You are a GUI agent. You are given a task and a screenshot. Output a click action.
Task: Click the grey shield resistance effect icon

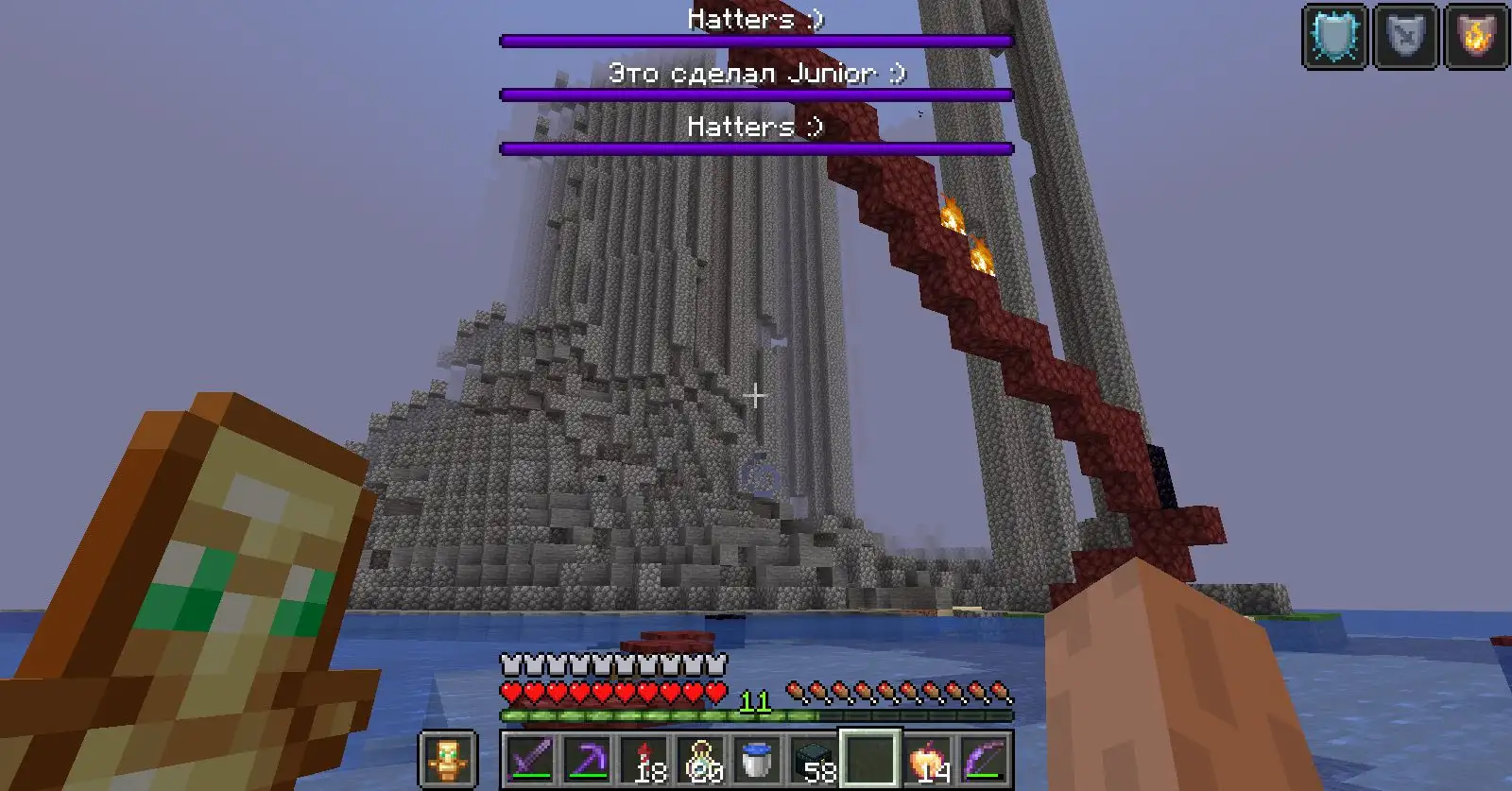[1405, 37]
